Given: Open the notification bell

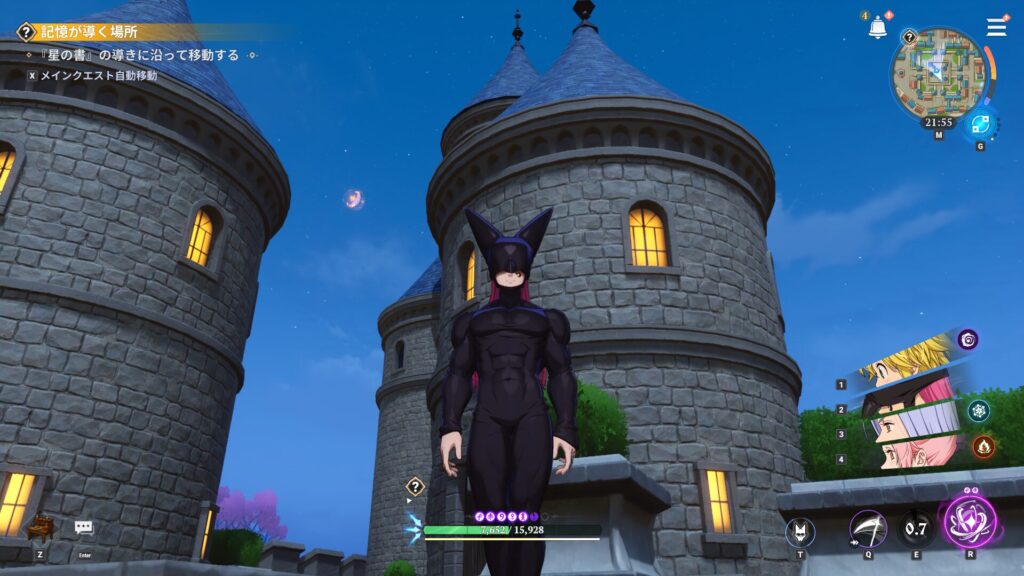Looking at the screenshot, I should 877,28.
